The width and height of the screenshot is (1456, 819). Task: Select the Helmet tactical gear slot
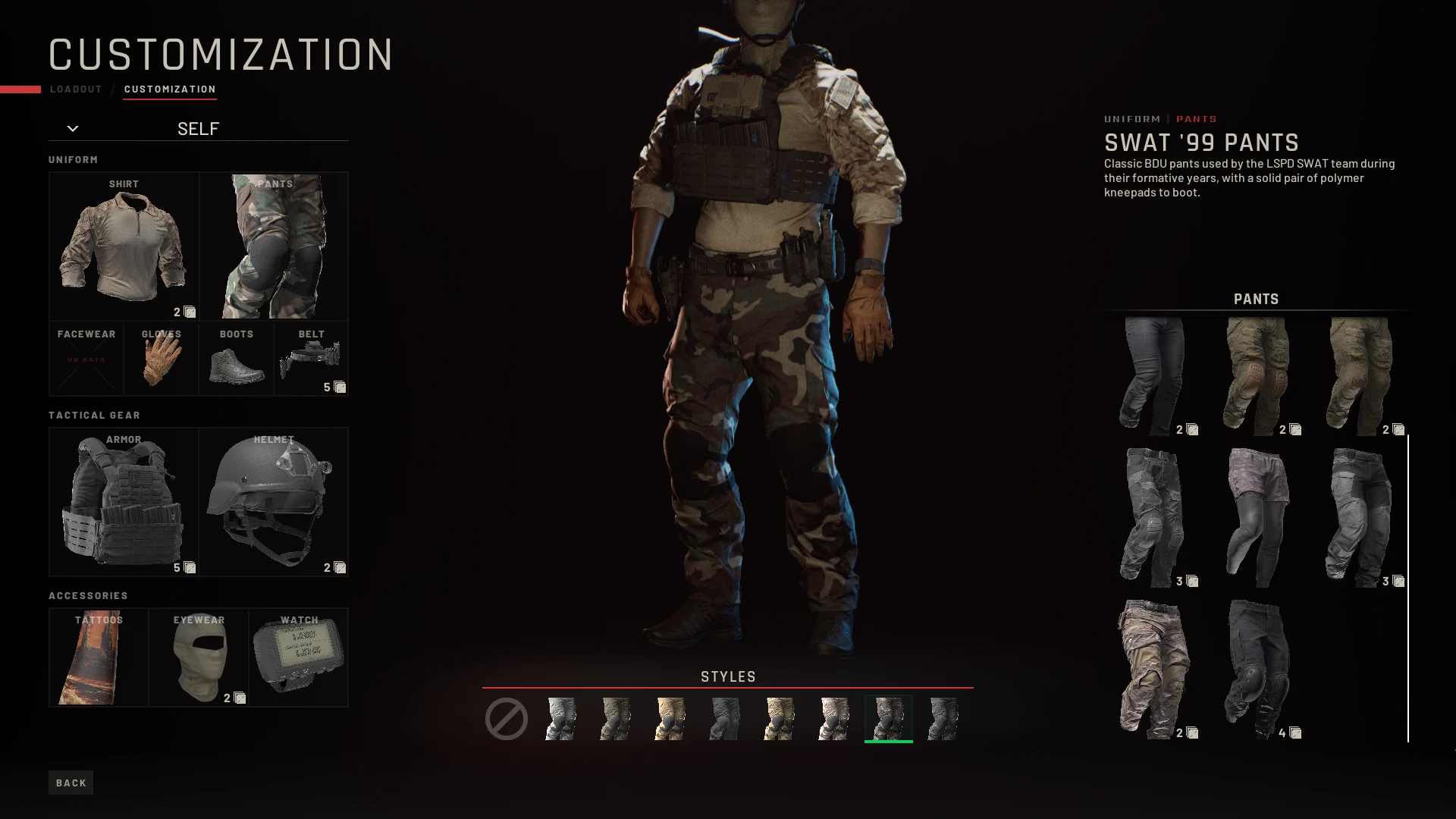274,500
